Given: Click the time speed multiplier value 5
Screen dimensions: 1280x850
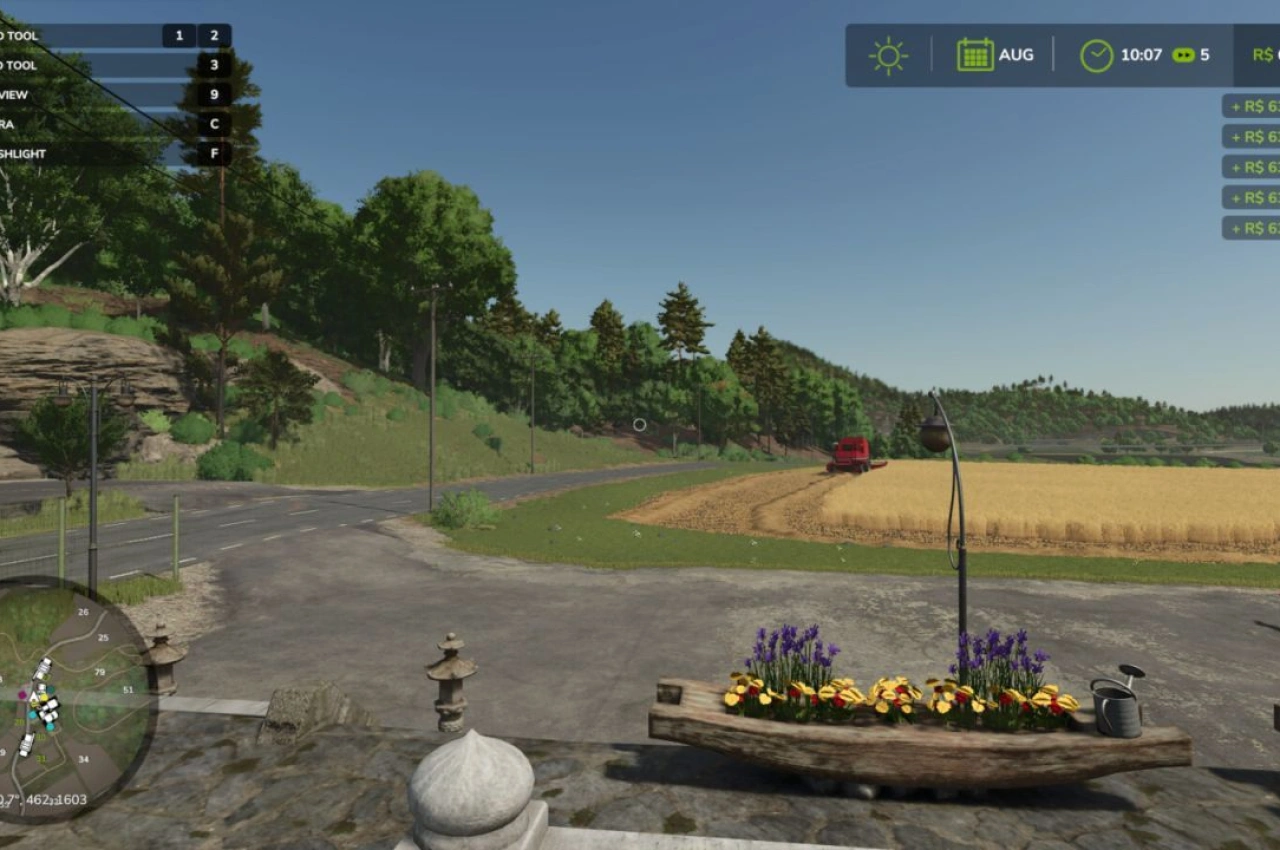Looking at the screenshot, I should click(1208, 54).
